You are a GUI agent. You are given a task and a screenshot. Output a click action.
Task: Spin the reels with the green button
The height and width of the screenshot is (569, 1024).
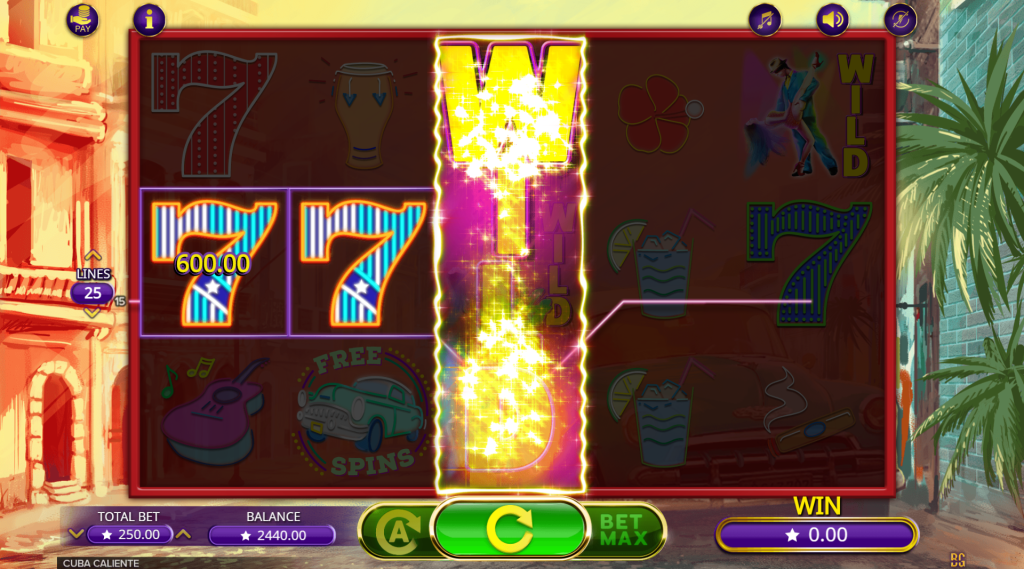tap(509, 528)
